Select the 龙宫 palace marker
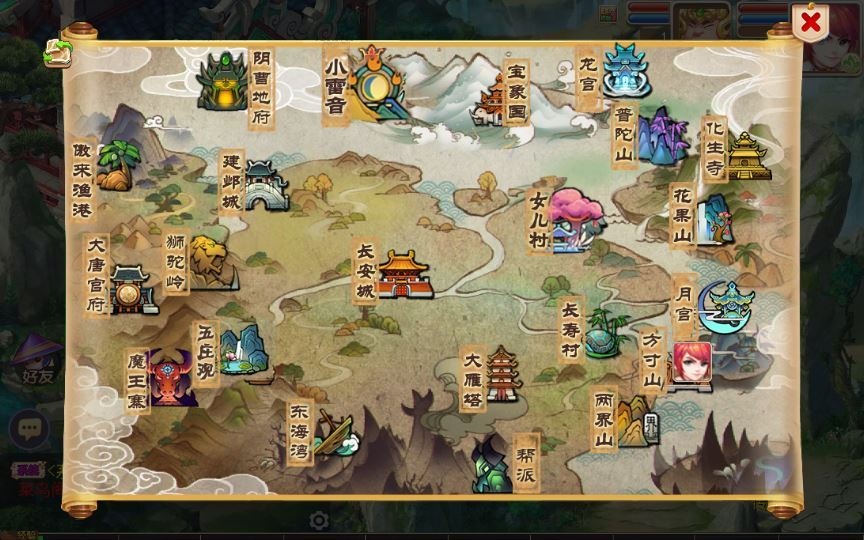 click(626, 70)
